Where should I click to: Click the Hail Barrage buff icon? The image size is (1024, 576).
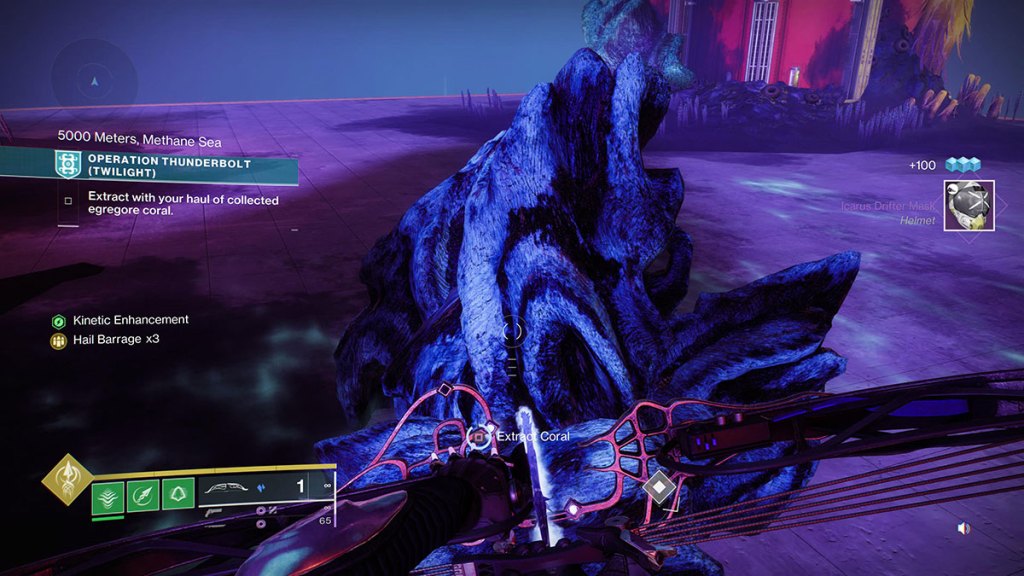[x=59, y=341]
